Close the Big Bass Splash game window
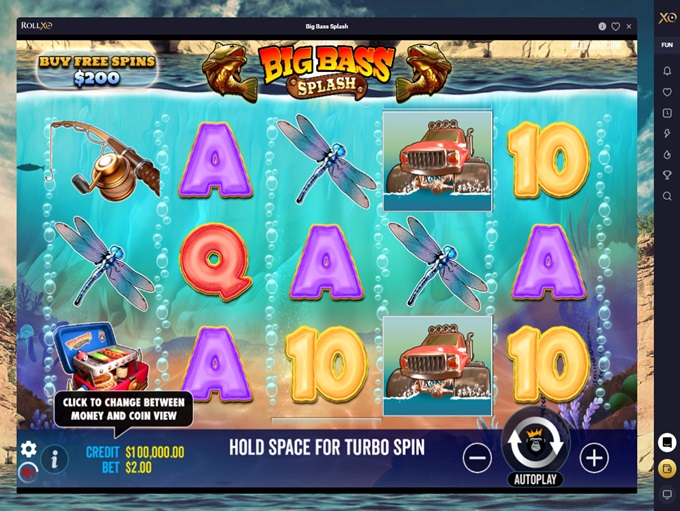This screenshot has width=680, height=511. pyautogui.click(x=629, y=27)
